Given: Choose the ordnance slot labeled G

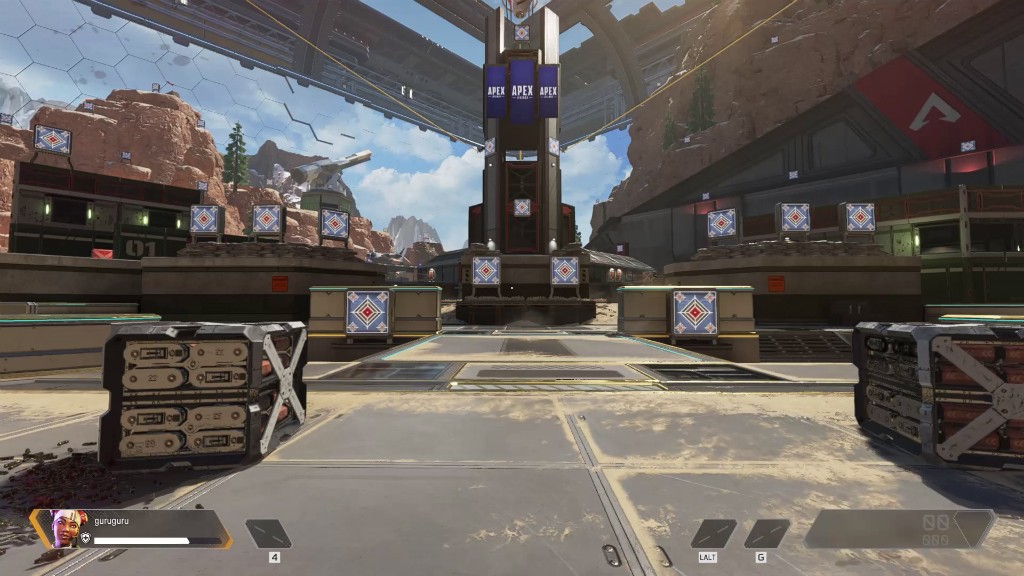Looking at the screenshot, I should pos(767,533).
